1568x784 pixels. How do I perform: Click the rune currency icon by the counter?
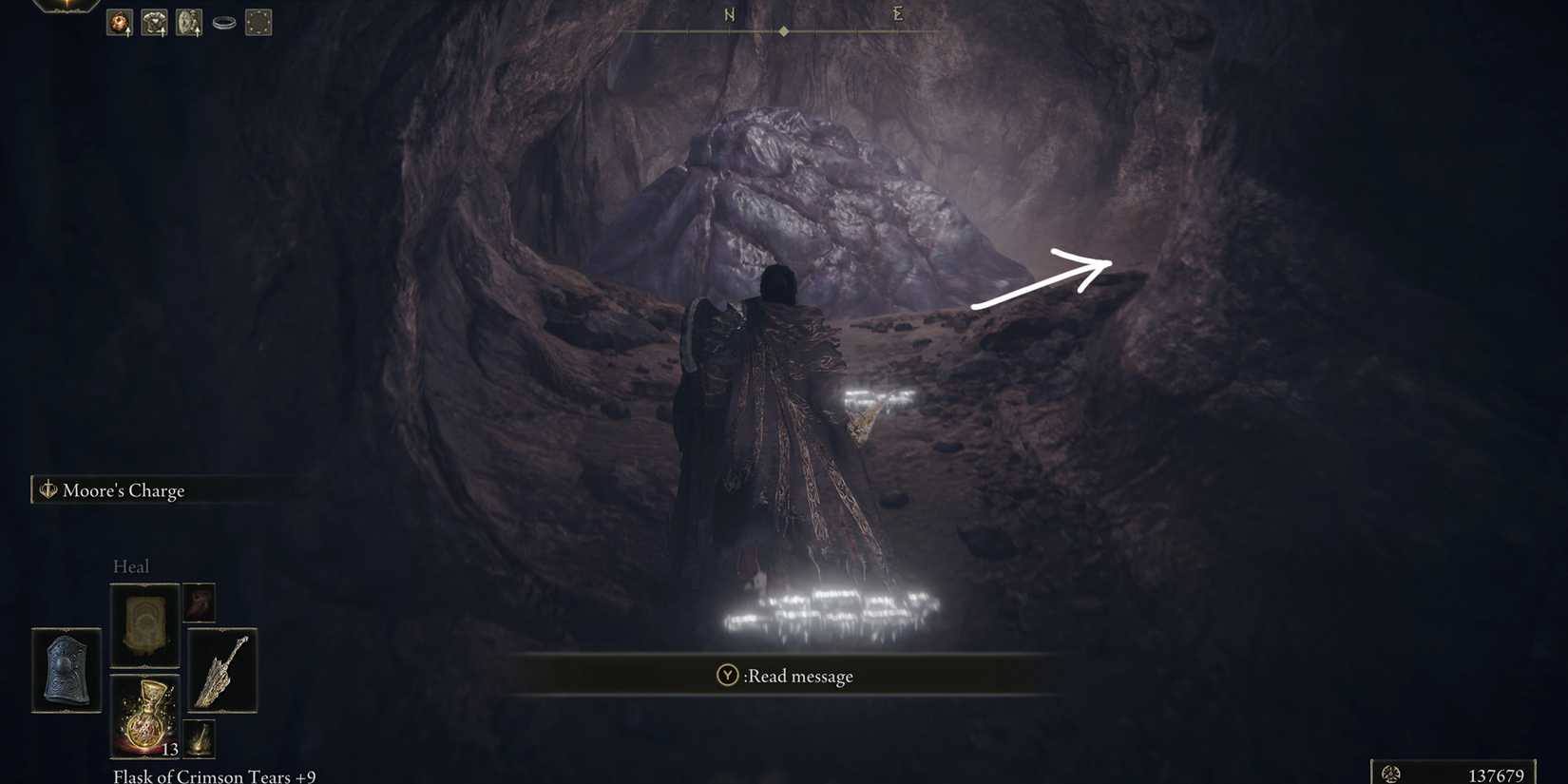[x=1390, y=772]
